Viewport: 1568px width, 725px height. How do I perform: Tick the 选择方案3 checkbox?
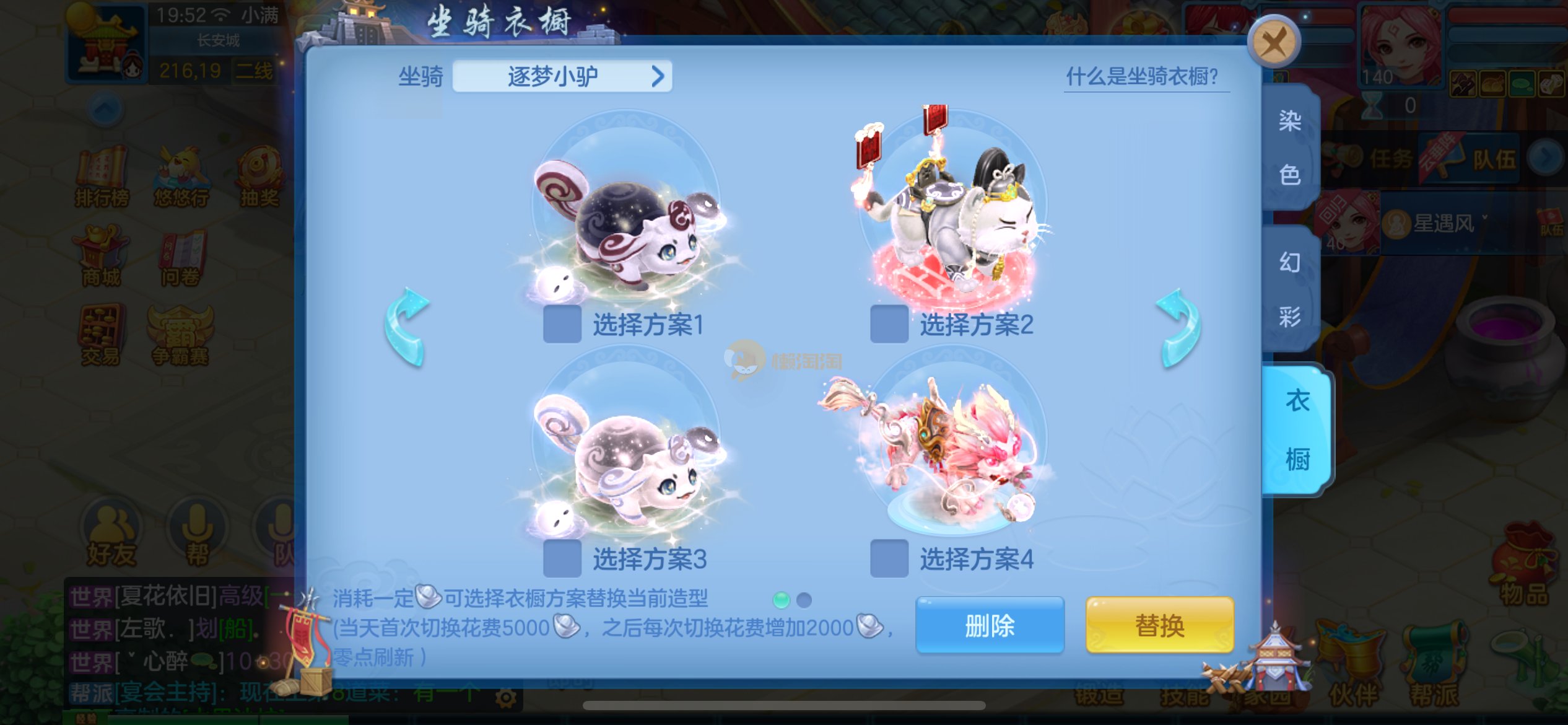562,558
